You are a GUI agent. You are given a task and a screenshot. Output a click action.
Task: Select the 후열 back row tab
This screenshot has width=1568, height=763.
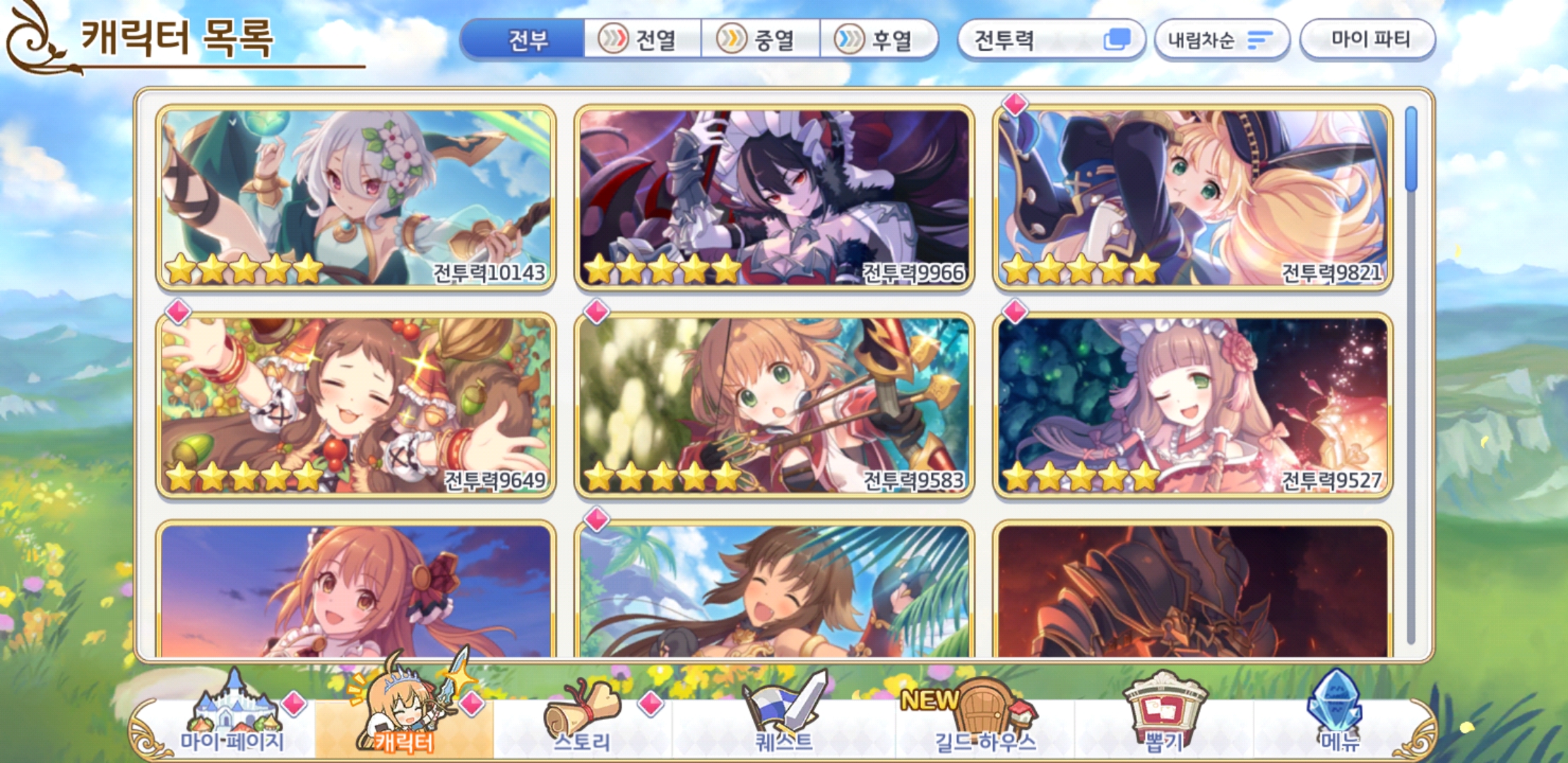coord(878,40)
